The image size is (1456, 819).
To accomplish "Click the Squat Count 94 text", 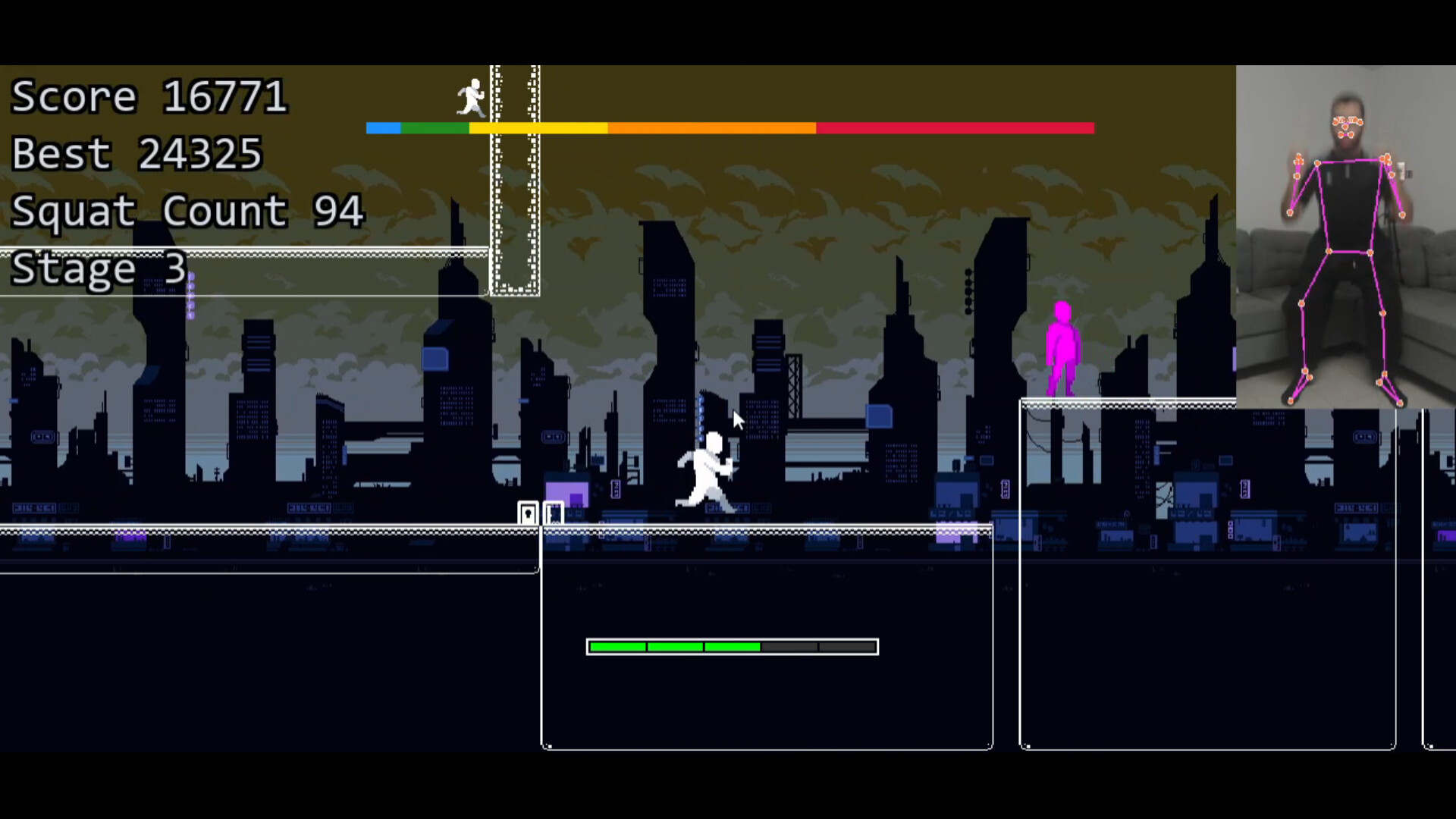I will click(x=185, y=212).
